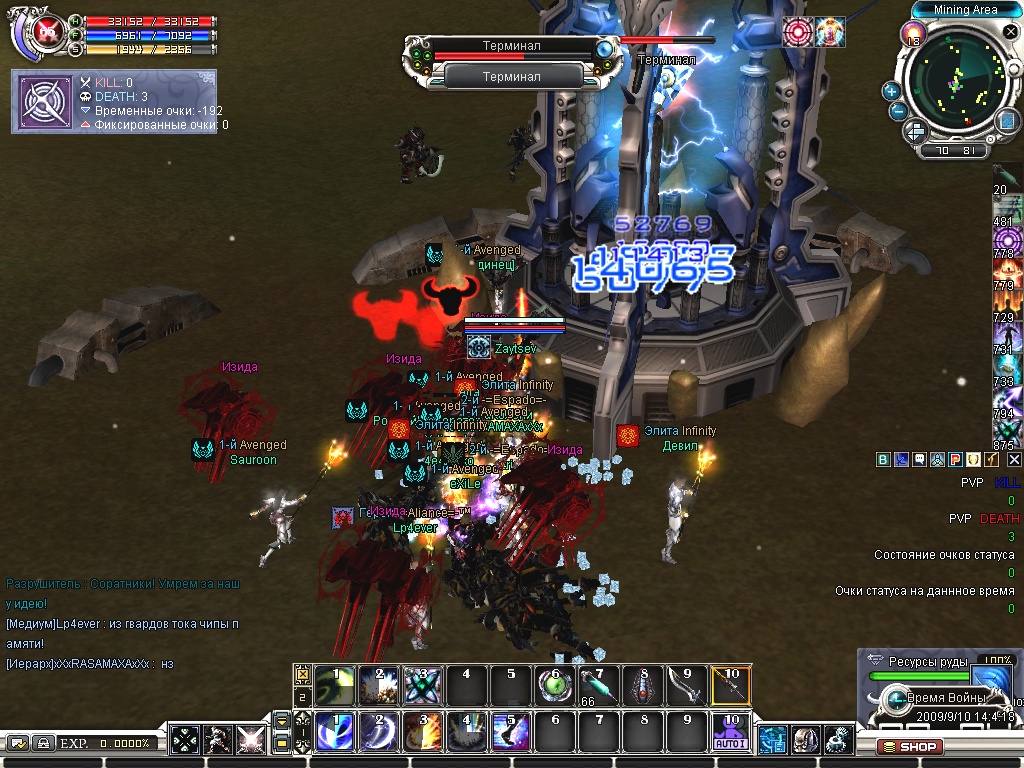Select the Терминал target name button
This screenshot has width=1024, height=768.
(x=512, y=76)
